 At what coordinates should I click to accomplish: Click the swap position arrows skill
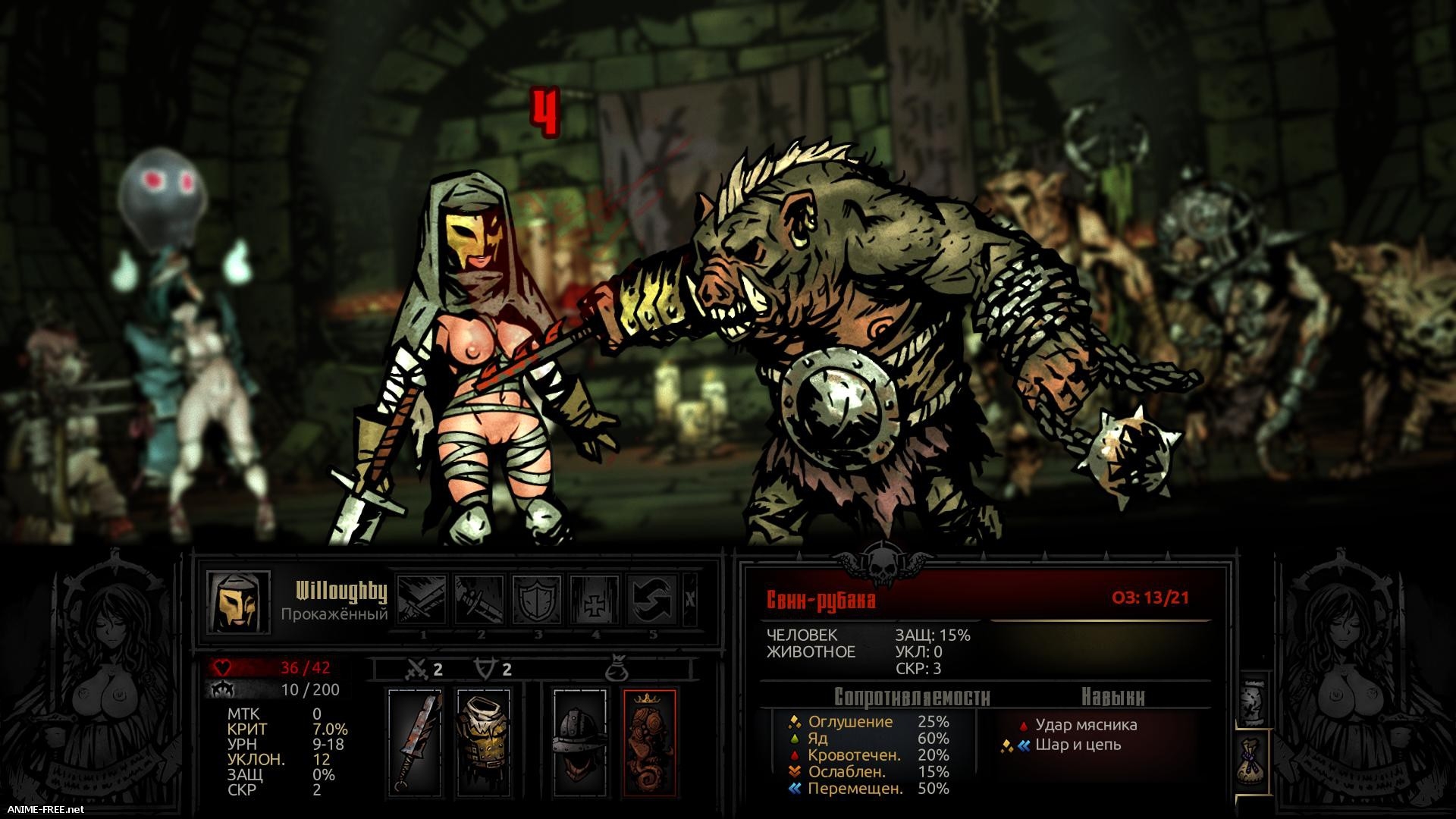click(x=653, y=599)
